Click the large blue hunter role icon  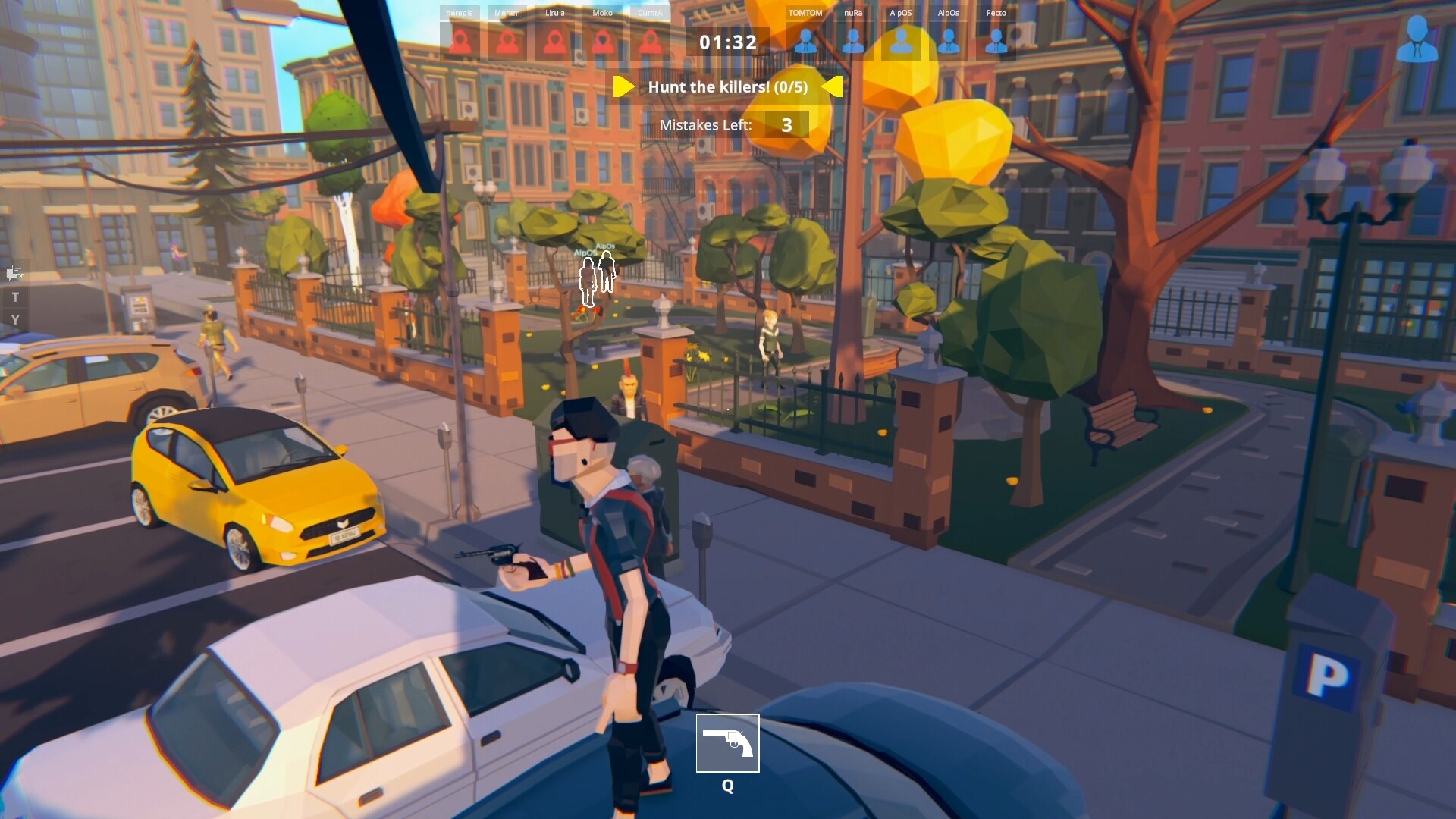1416,39
